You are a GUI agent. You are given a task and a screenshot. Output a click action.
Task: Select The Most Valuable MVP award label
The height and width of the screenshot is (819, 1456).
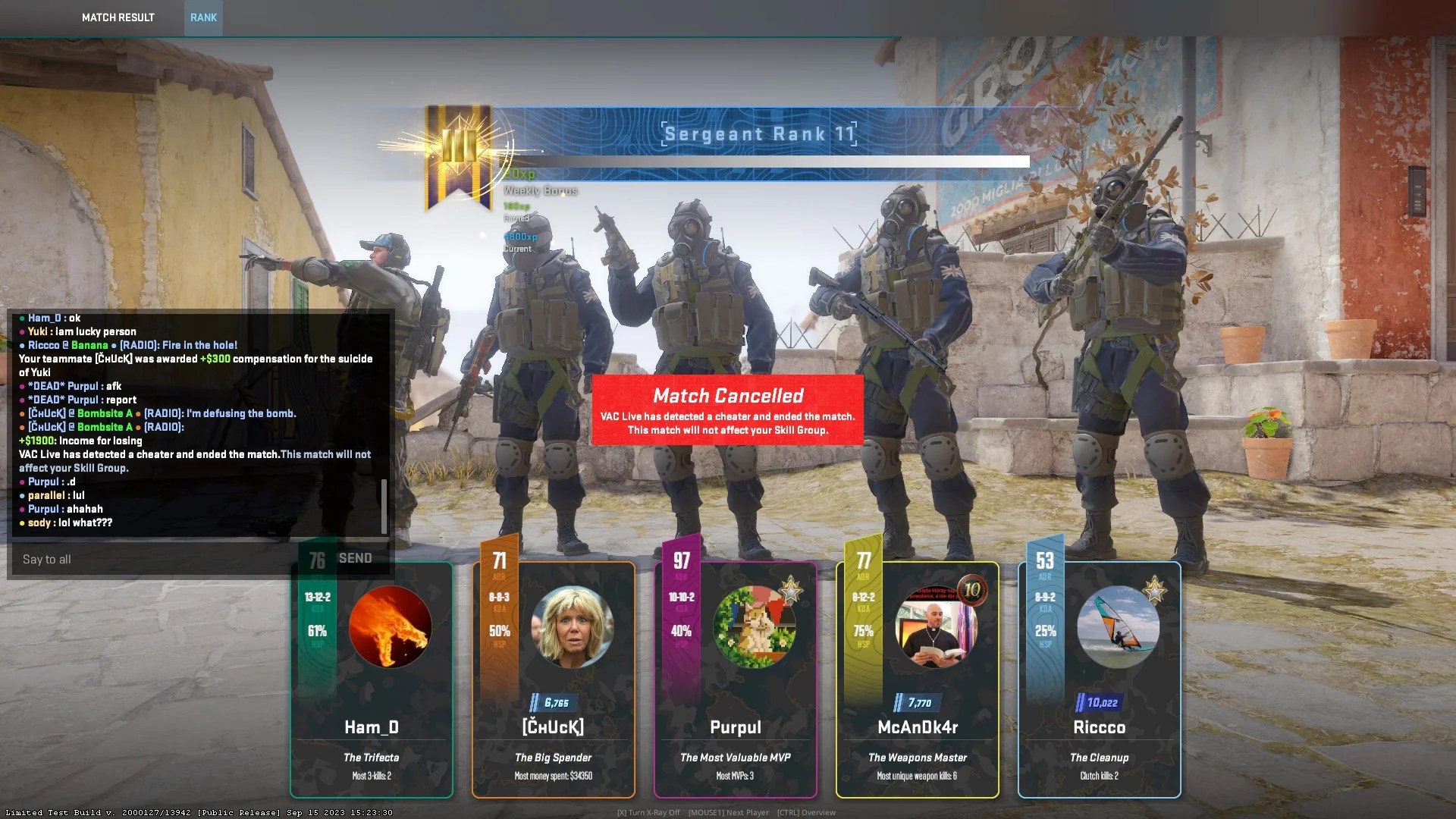pos(735,757)
